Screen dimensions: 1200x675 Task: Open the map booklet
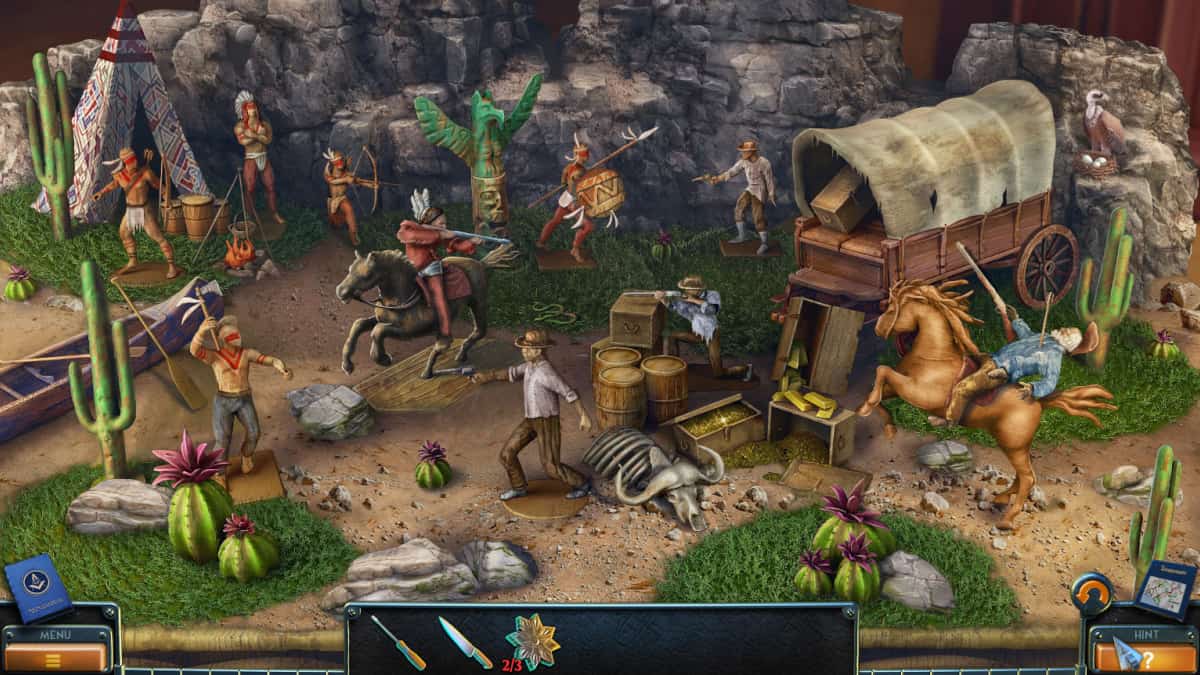click(x=1164, y=590)
